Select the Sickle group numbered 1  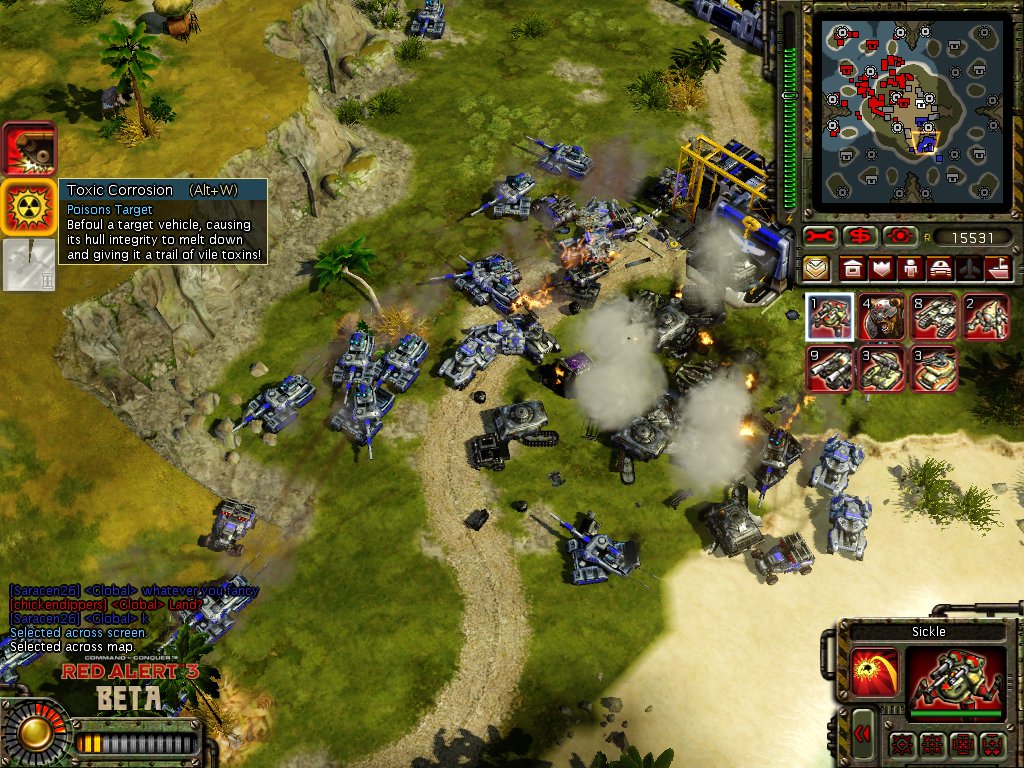[830, 318]
